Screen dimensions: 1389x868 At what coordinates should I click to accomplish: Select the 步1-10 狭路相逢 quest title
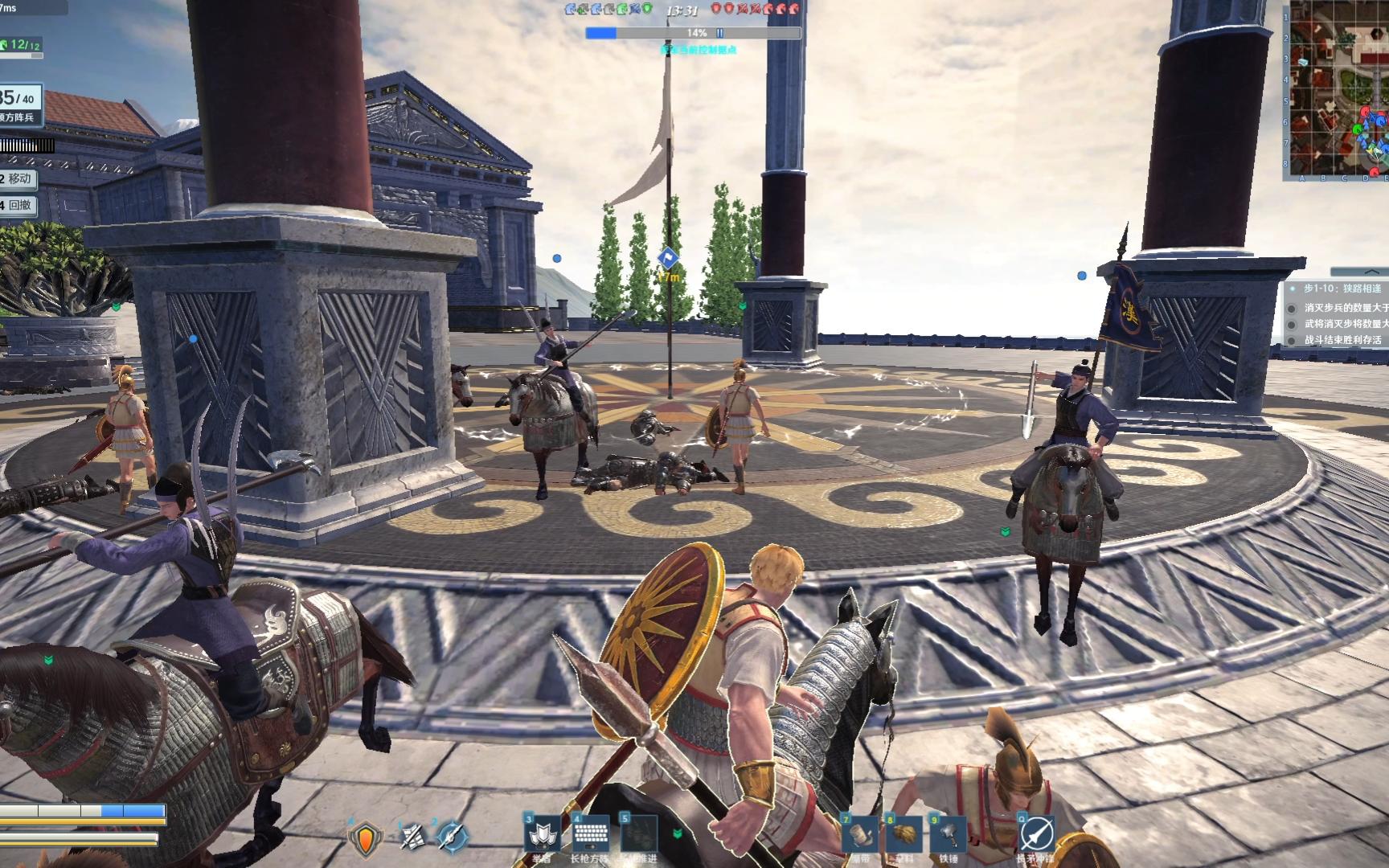pyautogui.click(x=1341, y=289)
